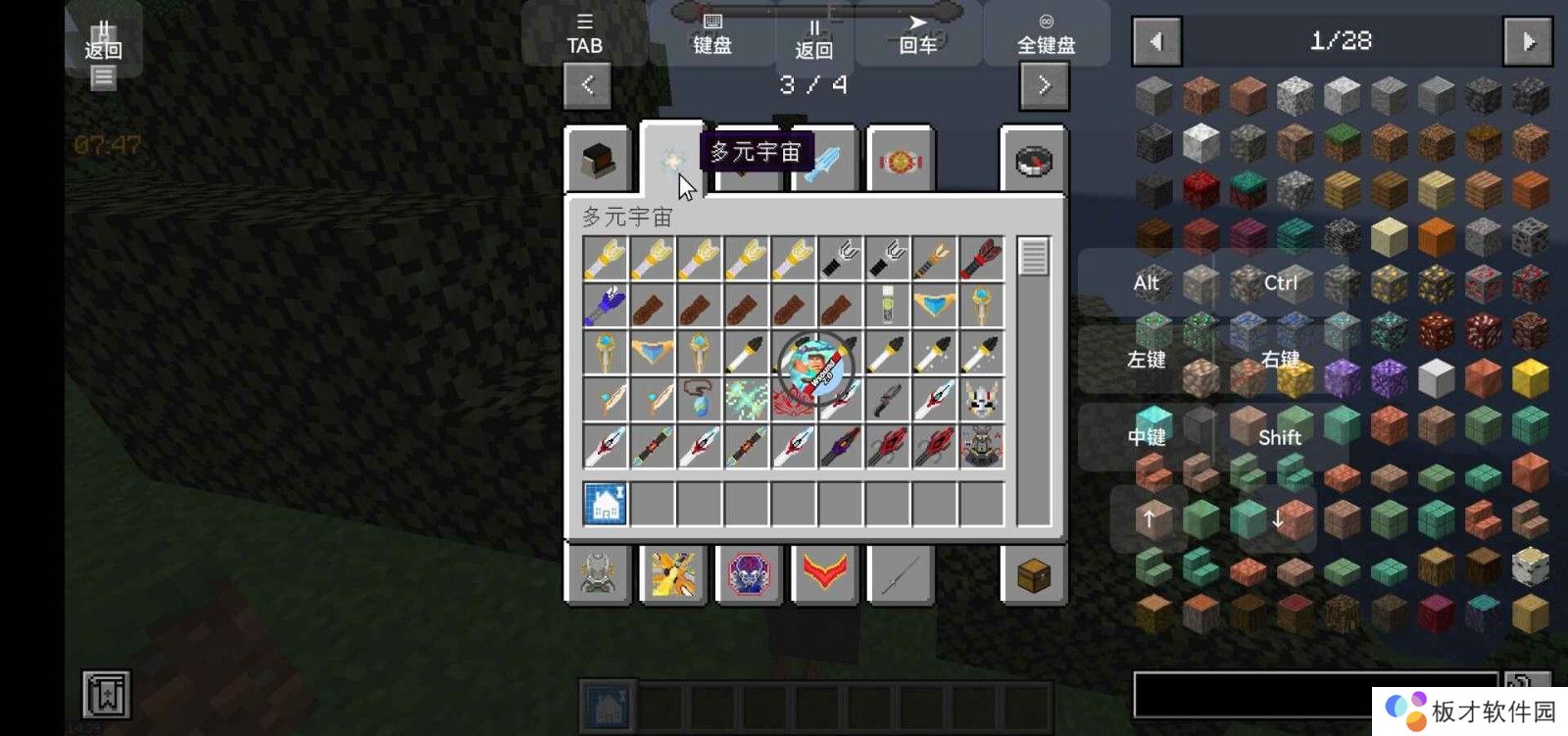Show the 全键盘 full keyboard
Image resolution: width=1568 pixels, height=736 pixels.
(x=1046, y=34)
